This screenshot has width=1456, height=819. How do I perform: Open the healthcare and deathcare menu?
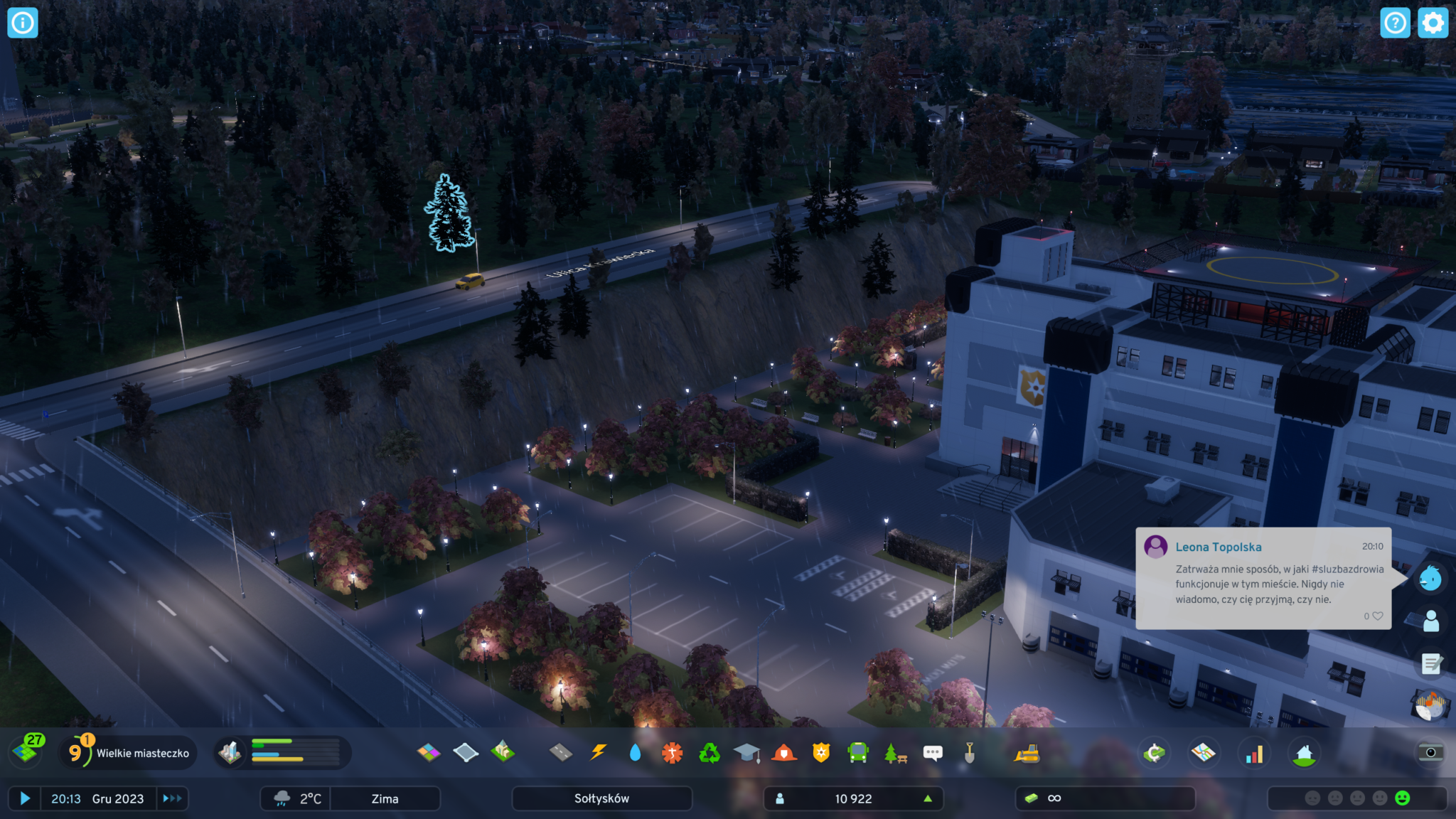pos(672,752)
